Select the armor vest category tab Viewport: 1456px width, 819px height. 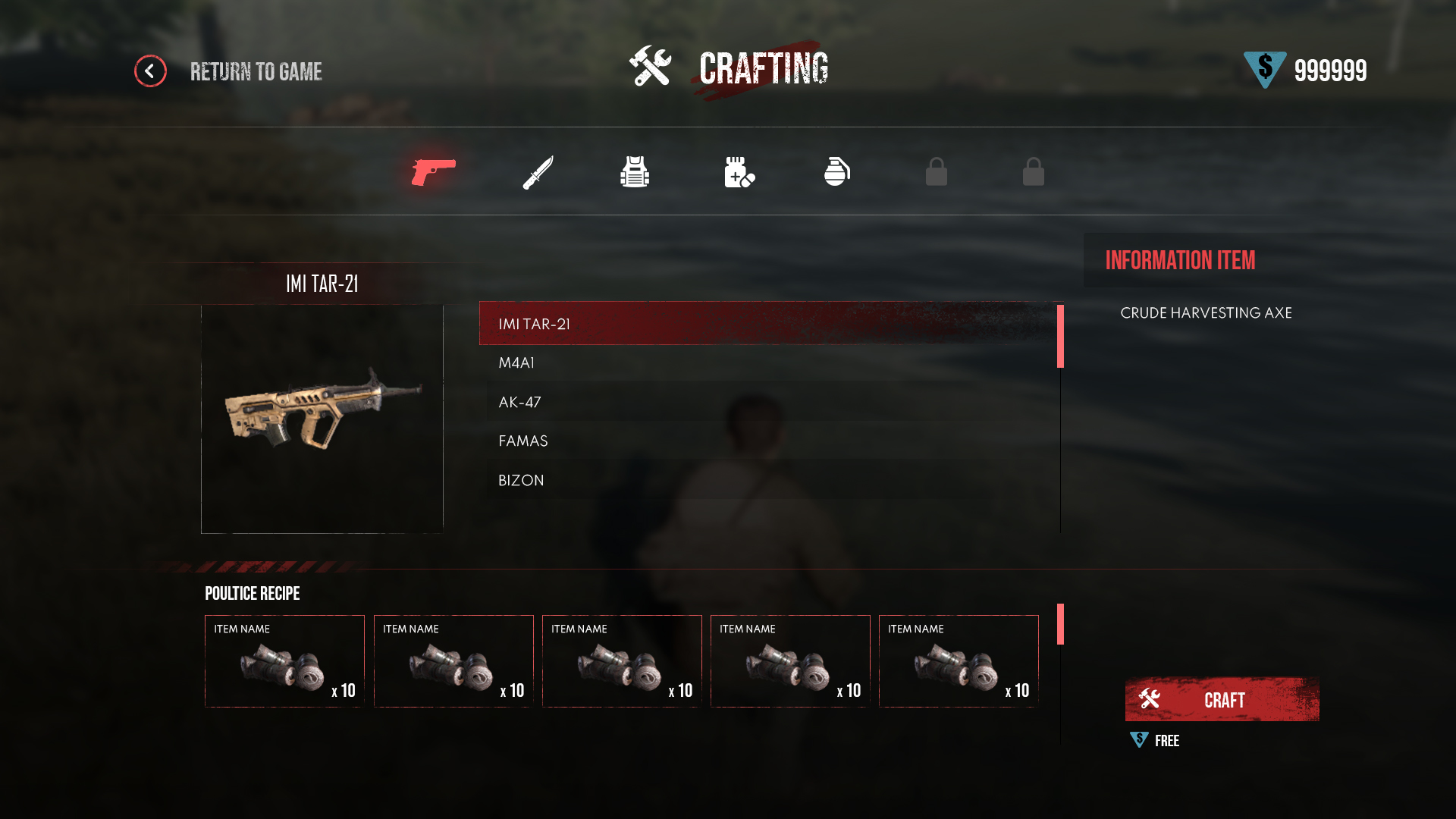point(635,172)
